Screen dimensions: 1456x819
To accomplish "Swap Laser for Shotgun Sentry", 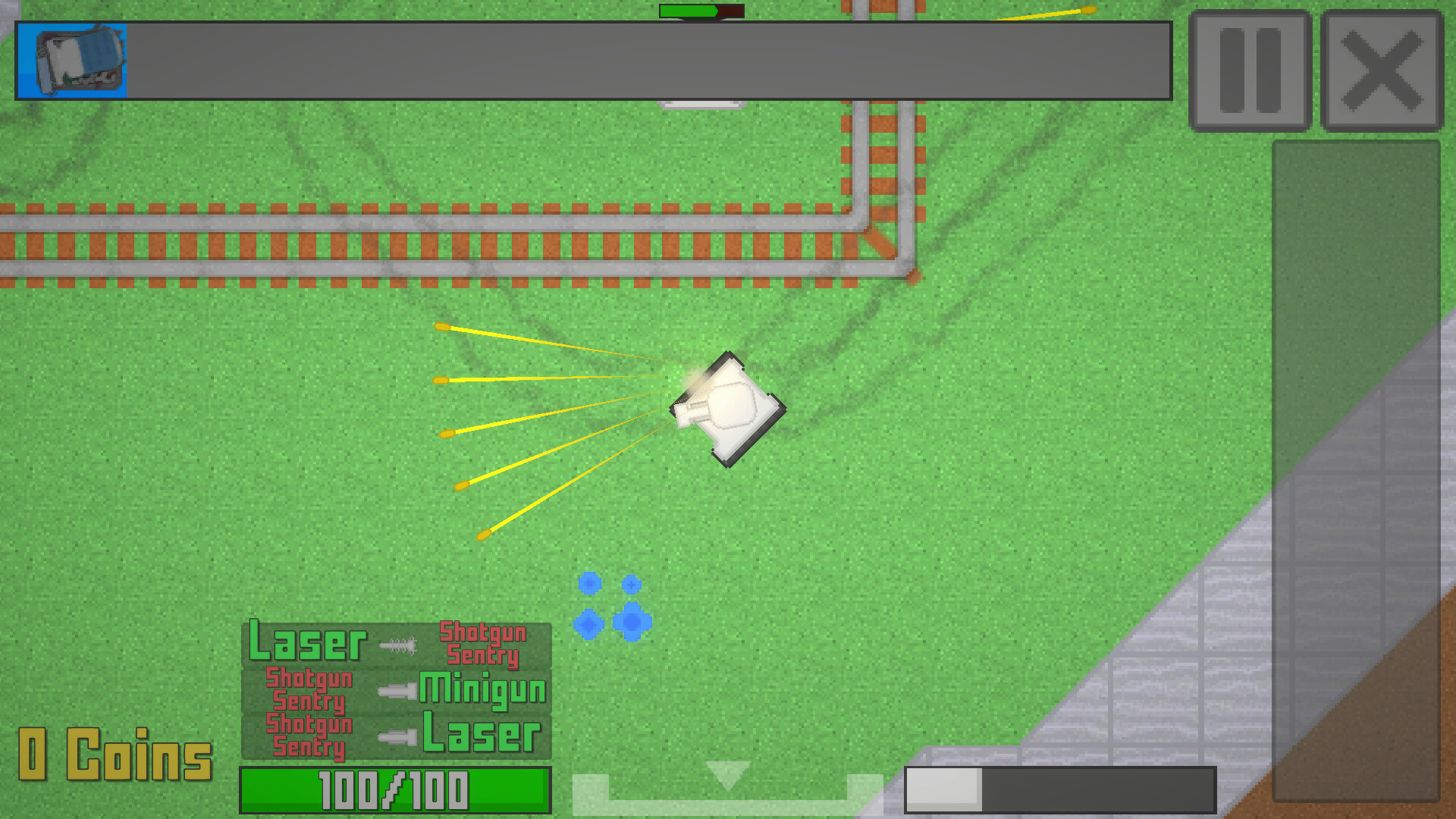I will (483, 643).
